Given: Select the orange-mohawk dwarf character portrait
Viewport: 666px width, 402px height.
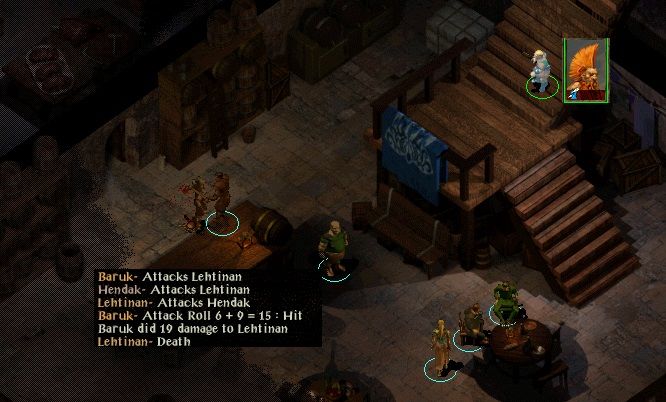Looking at the screenshot, I should [586, 70].
